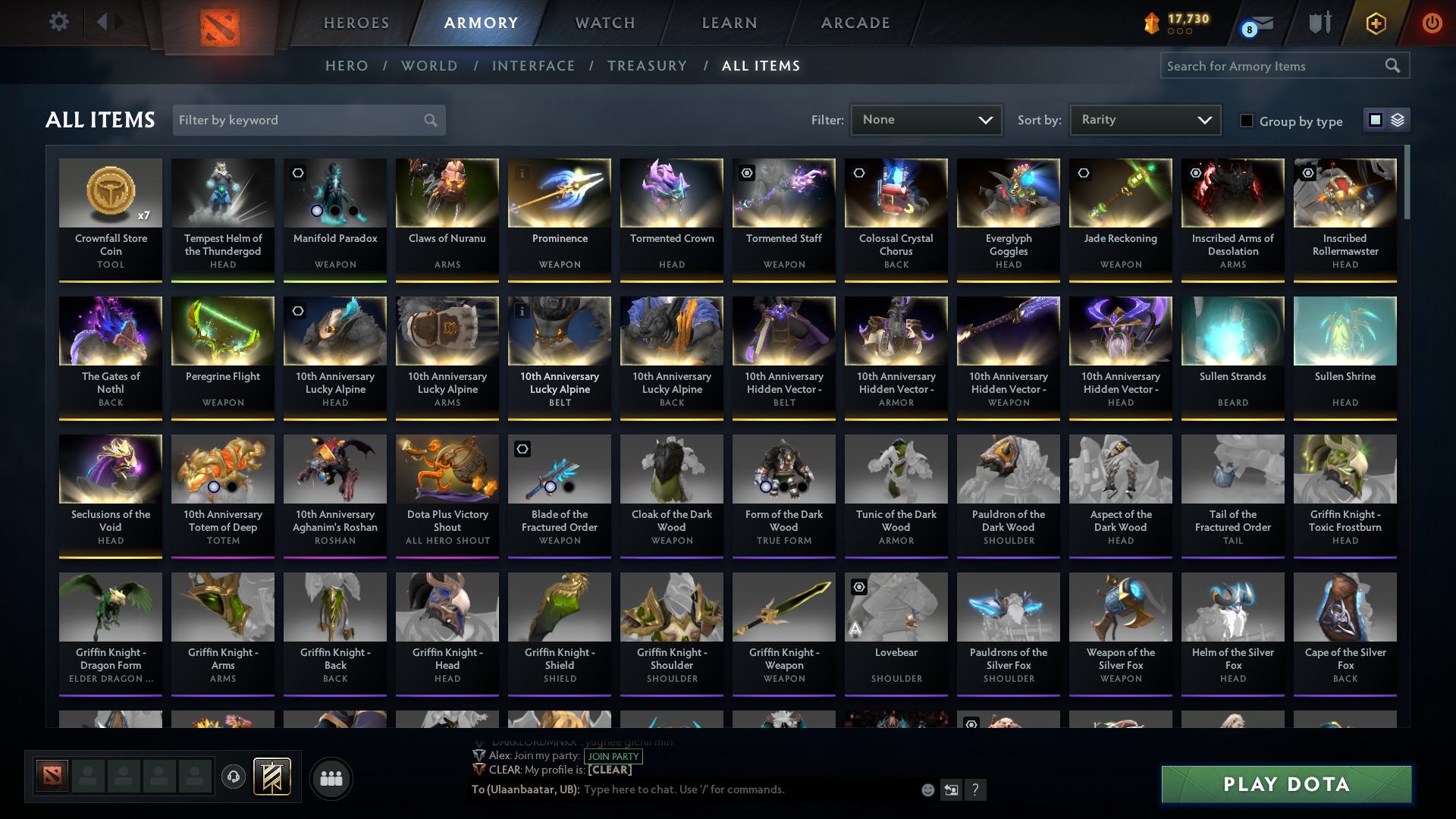Open the Sort by Rarity dropdown
Screen dimensions: 1456x819
pos(1144,119)
